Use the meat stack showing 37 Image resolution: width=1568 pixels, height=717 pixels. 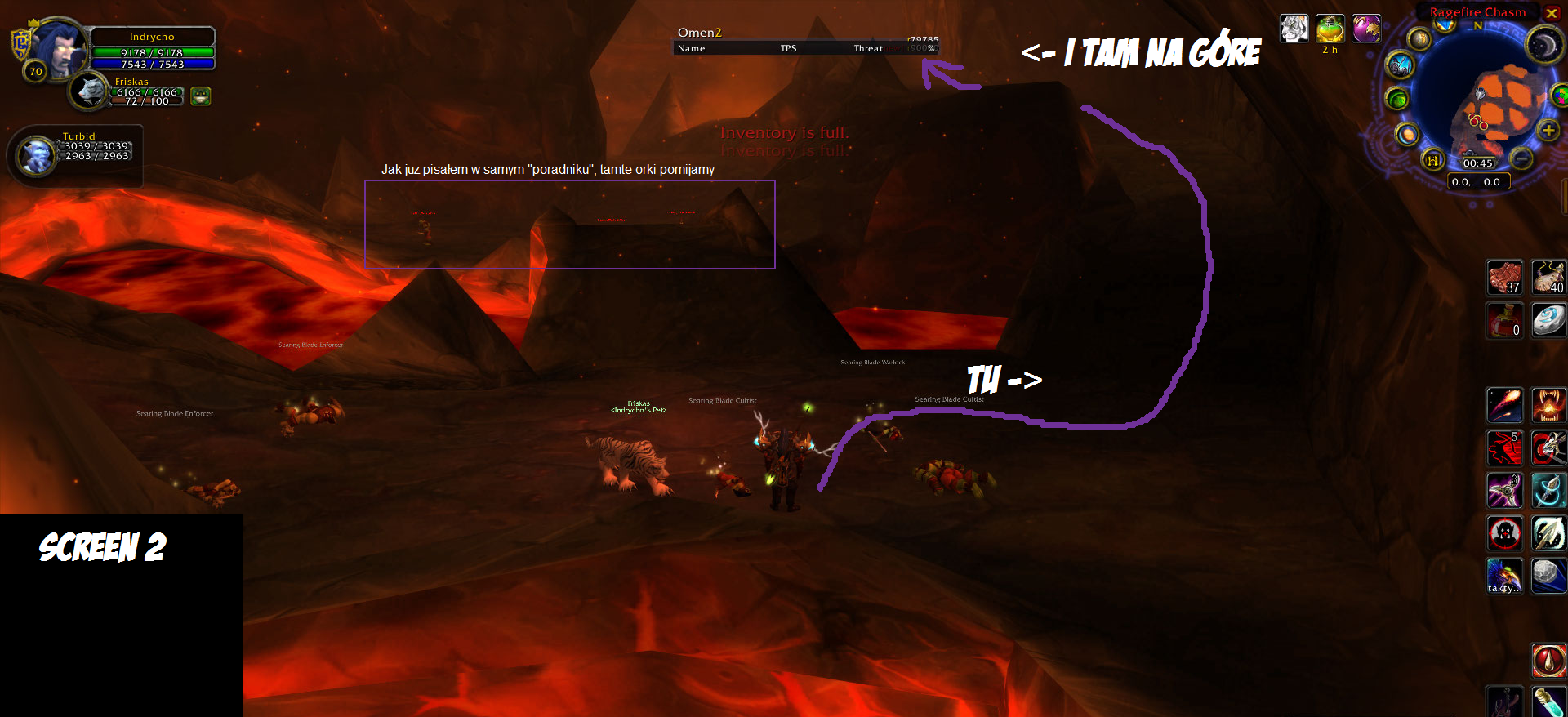(1504, 278)
